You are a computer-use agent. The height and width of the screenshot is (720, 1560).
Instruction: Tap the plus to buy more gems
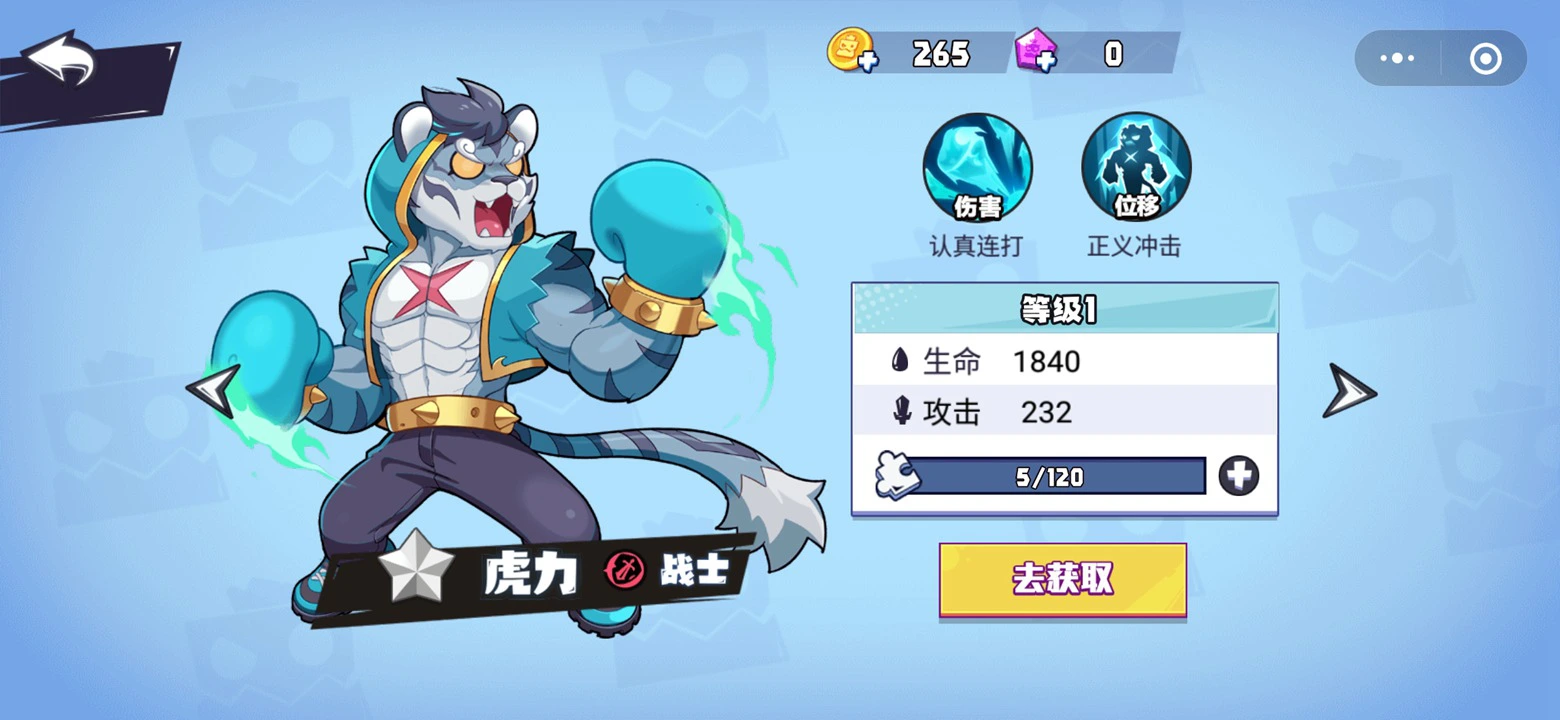coord(1044,62)
